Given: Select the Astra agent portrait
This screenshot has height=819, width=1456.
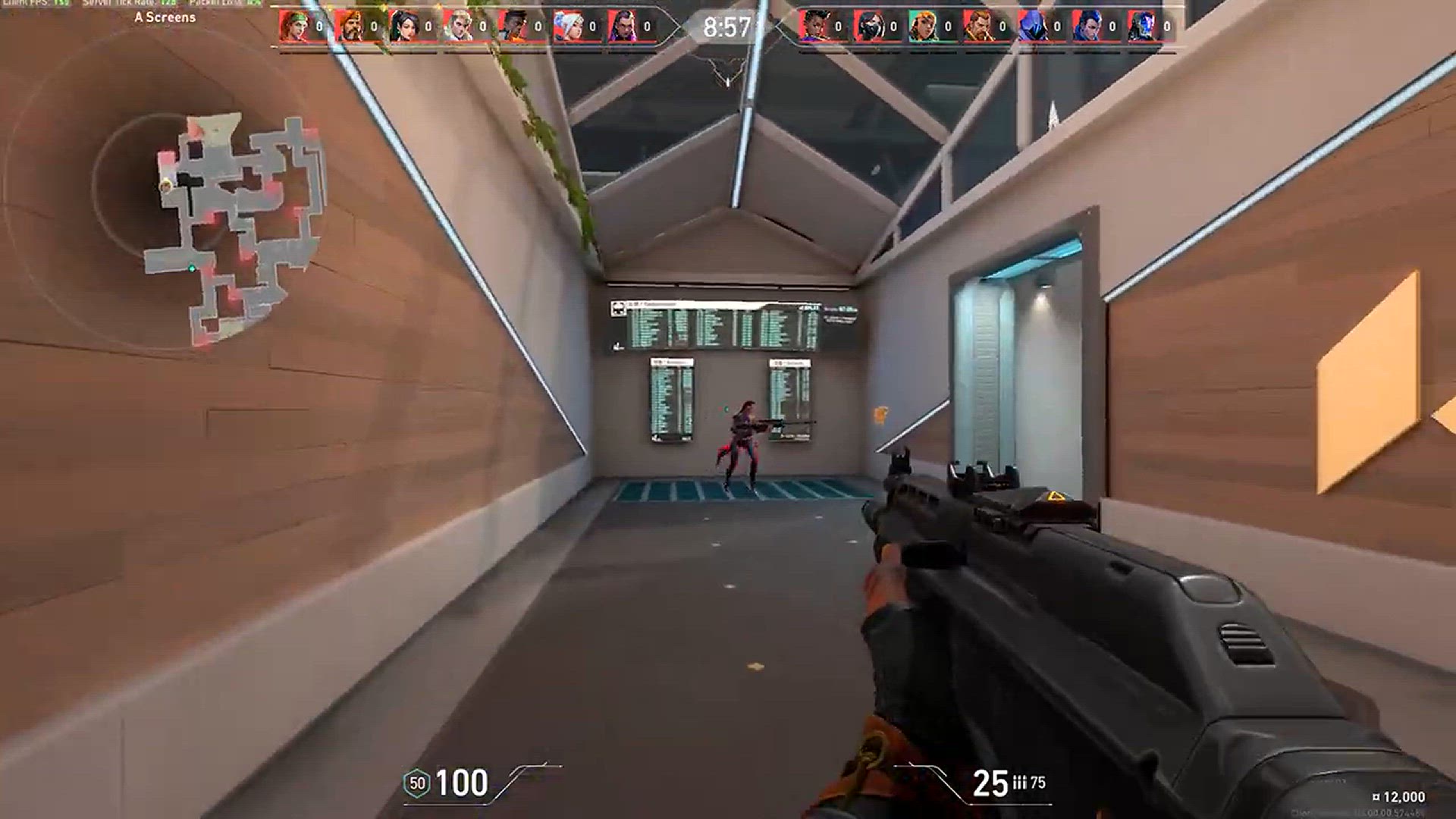Looking at the screenshot, I should pos(813,27).
